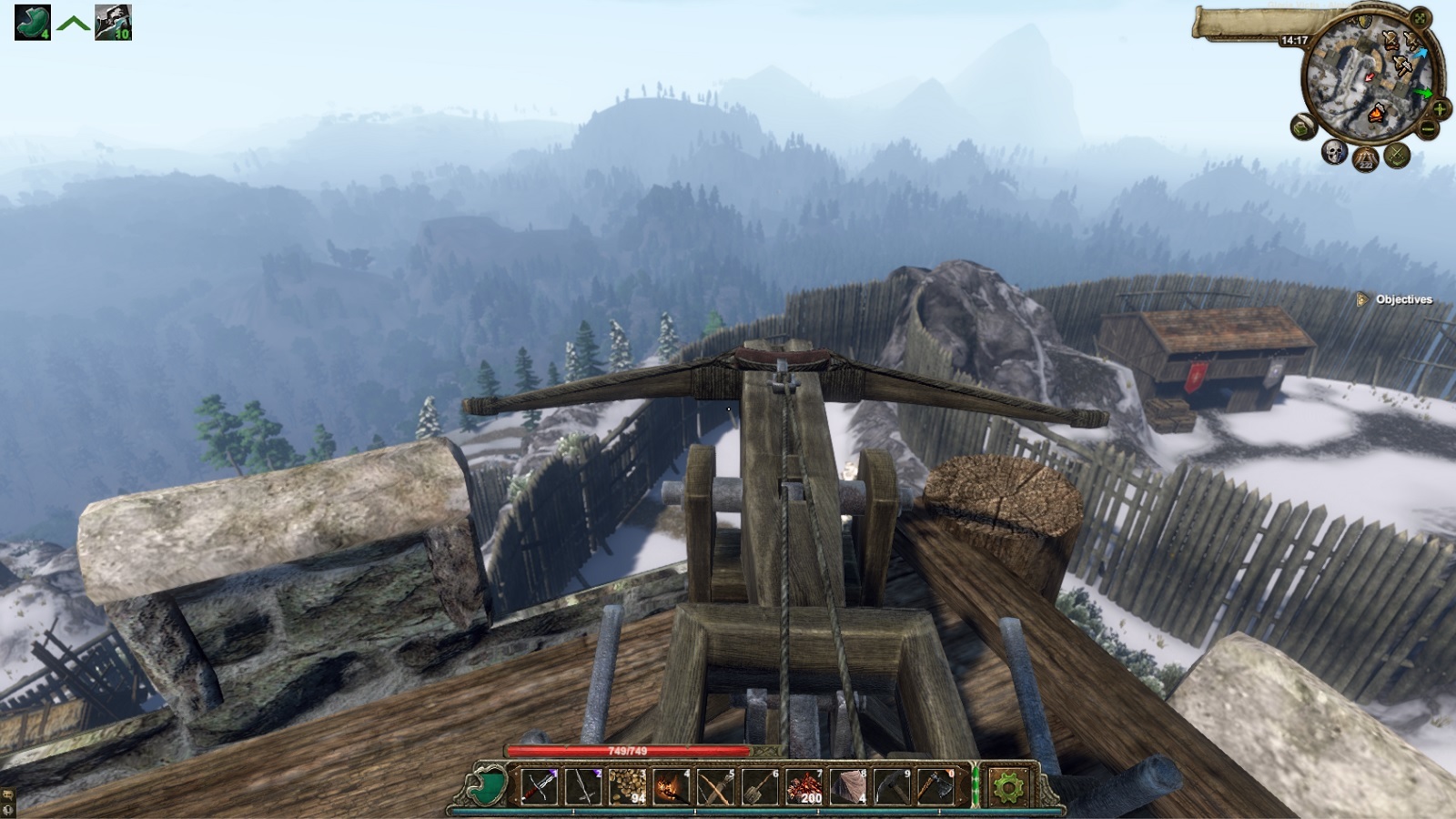Image resolution: width=1456 pixels, height=819 pixels.
Task: Select the shovel in the hotbar
Action: tap(759, 786)
